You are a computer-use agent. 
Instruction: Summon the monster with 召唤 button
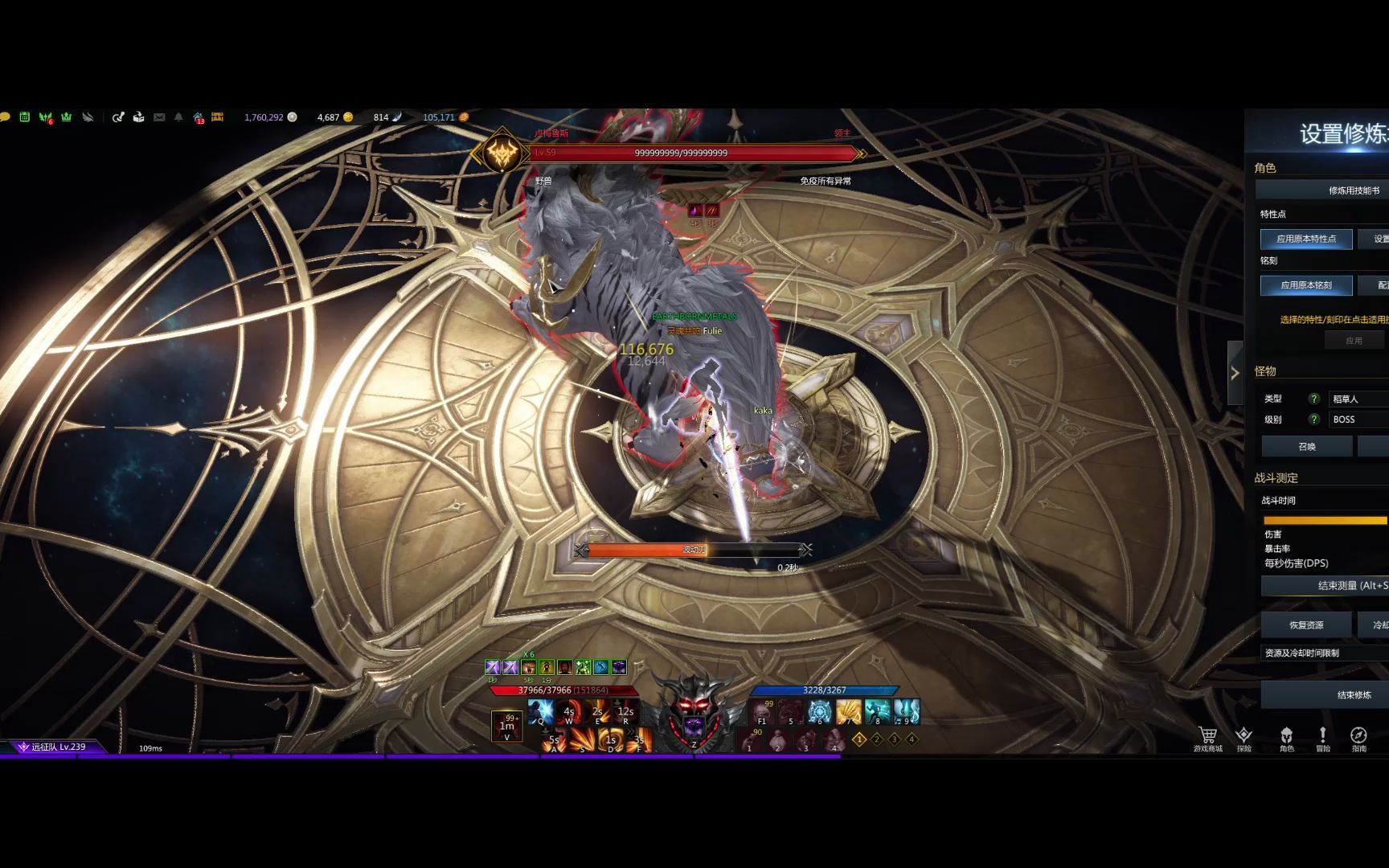tap(1307, 447)
